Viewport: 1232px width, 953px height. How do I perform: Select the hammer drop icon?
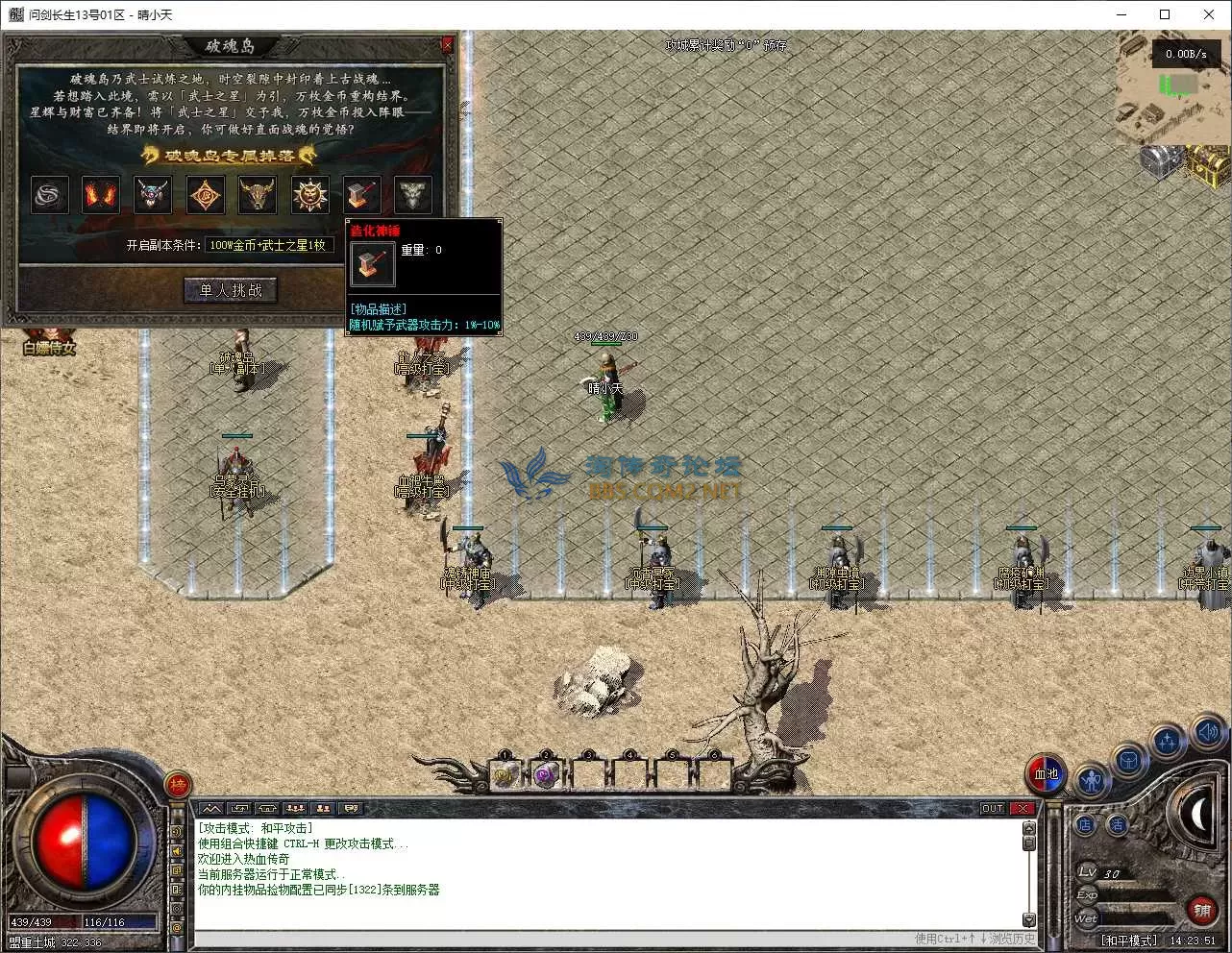(361, 195)
